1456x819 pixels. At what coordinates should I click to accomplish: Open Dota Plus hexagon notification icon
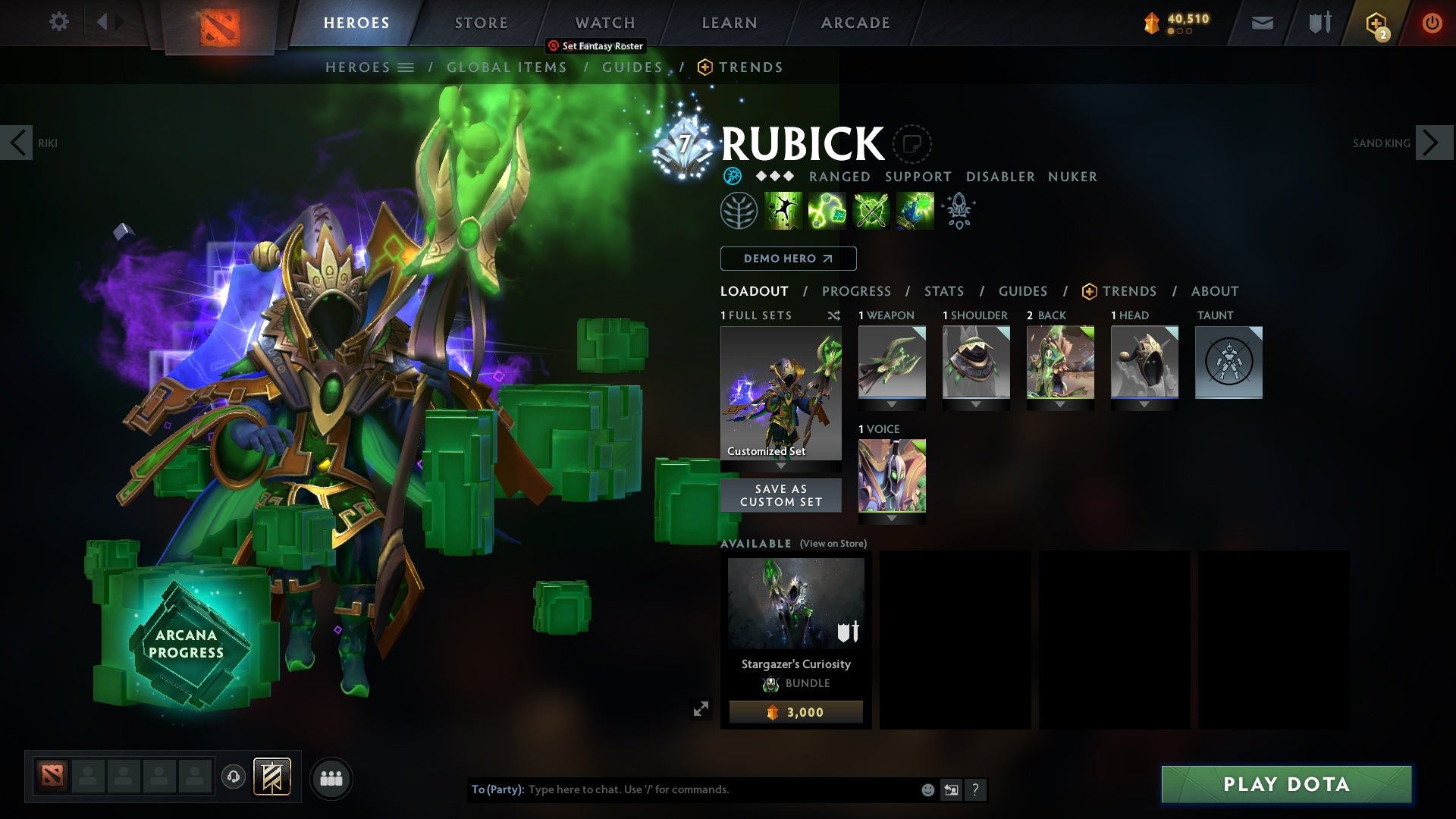(1375, 22)
